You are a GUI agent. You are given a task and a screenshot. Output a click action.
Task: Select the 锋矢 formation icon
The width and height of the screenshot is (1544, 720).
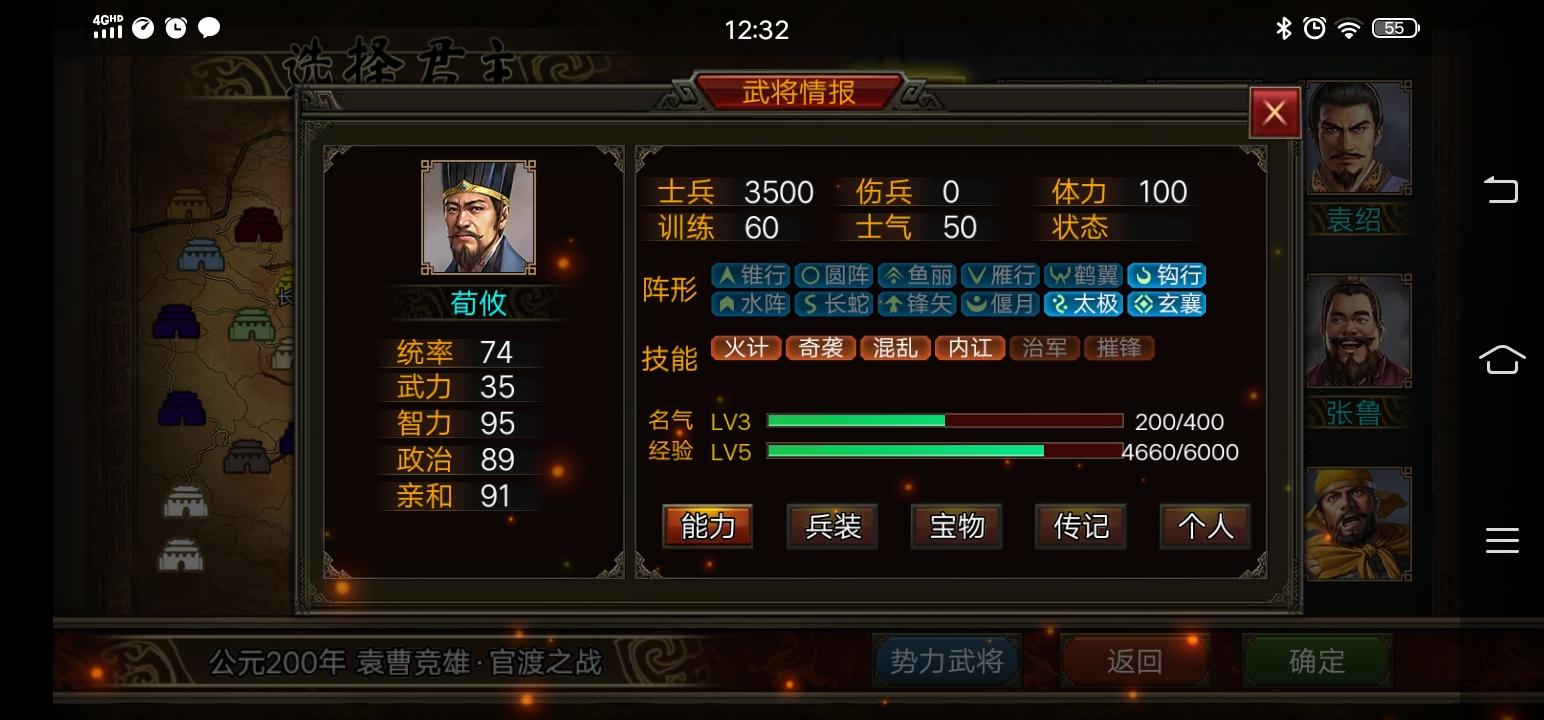[x=915, y=305]
